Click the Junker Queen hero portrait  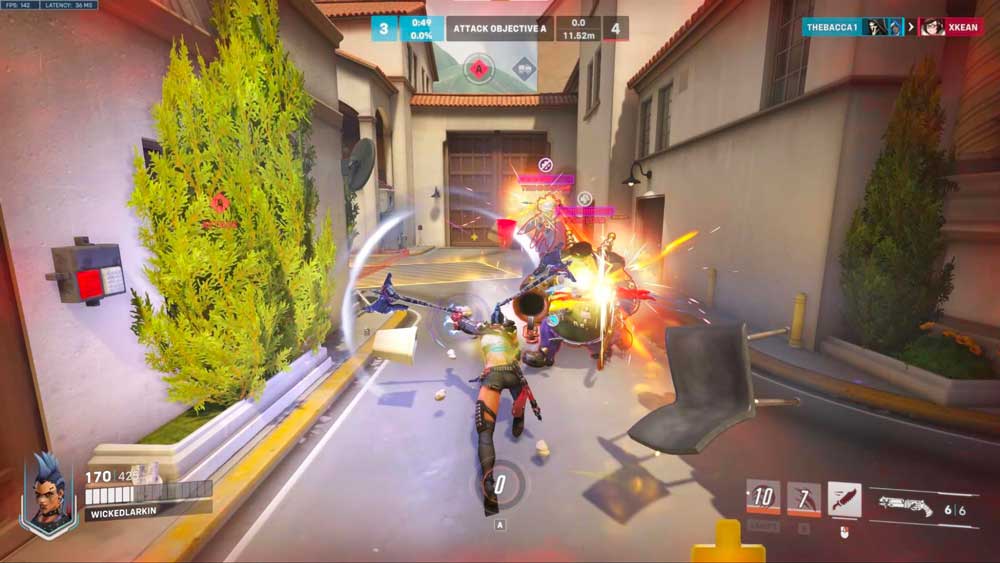[x=49, y=494]
